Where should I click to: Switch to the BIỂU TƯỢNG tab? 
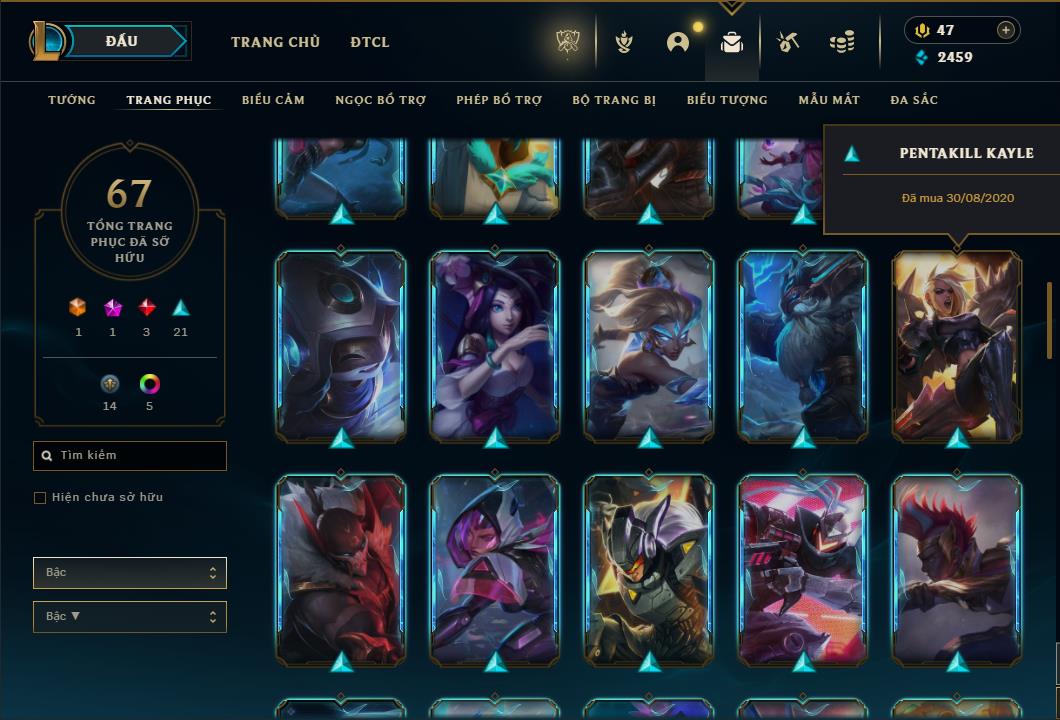tap(727, 100)
